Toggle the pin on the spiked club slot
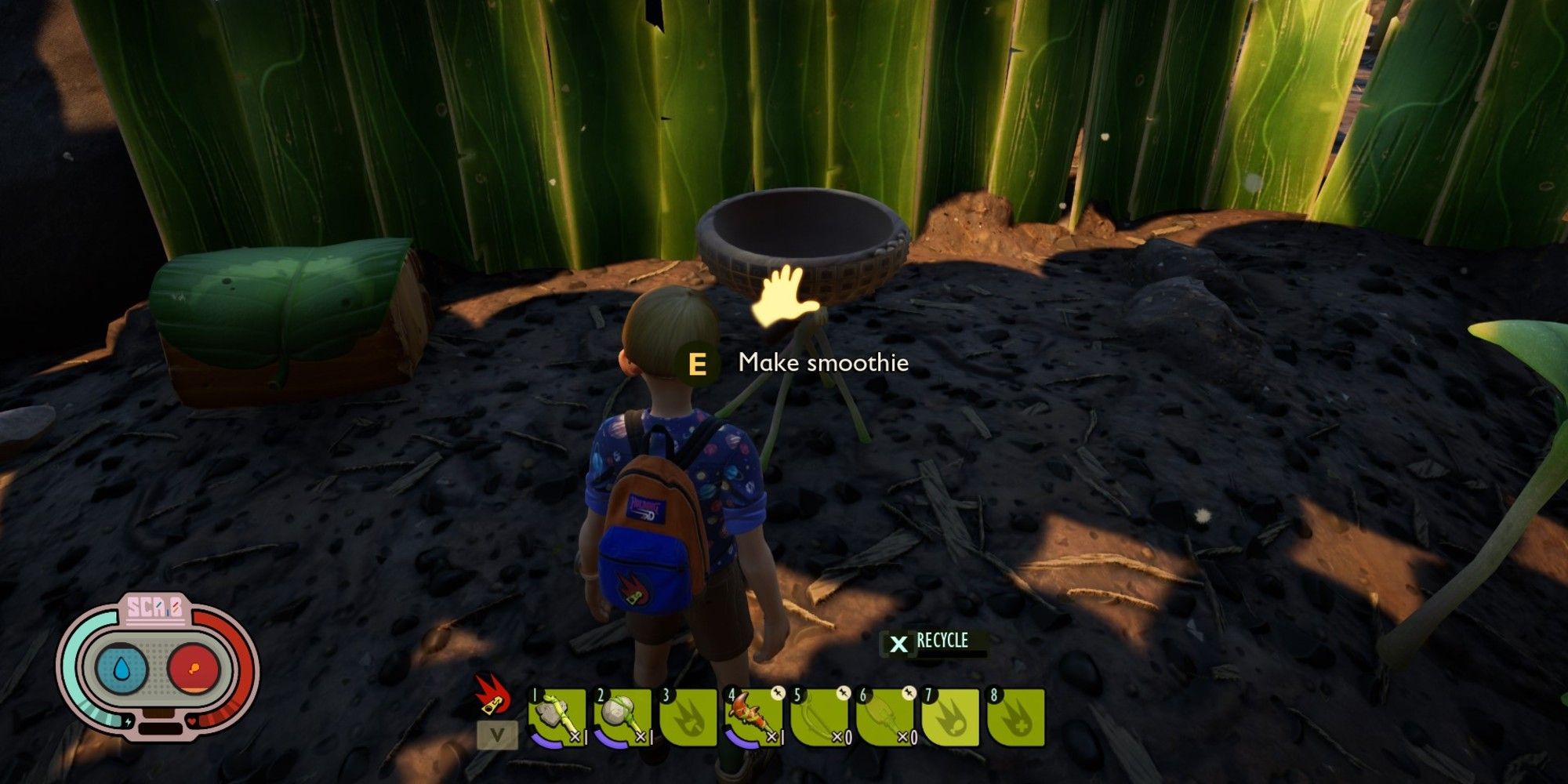Image resolution: width=1568 pixels, height=784 pixels. tap(777, 693)
